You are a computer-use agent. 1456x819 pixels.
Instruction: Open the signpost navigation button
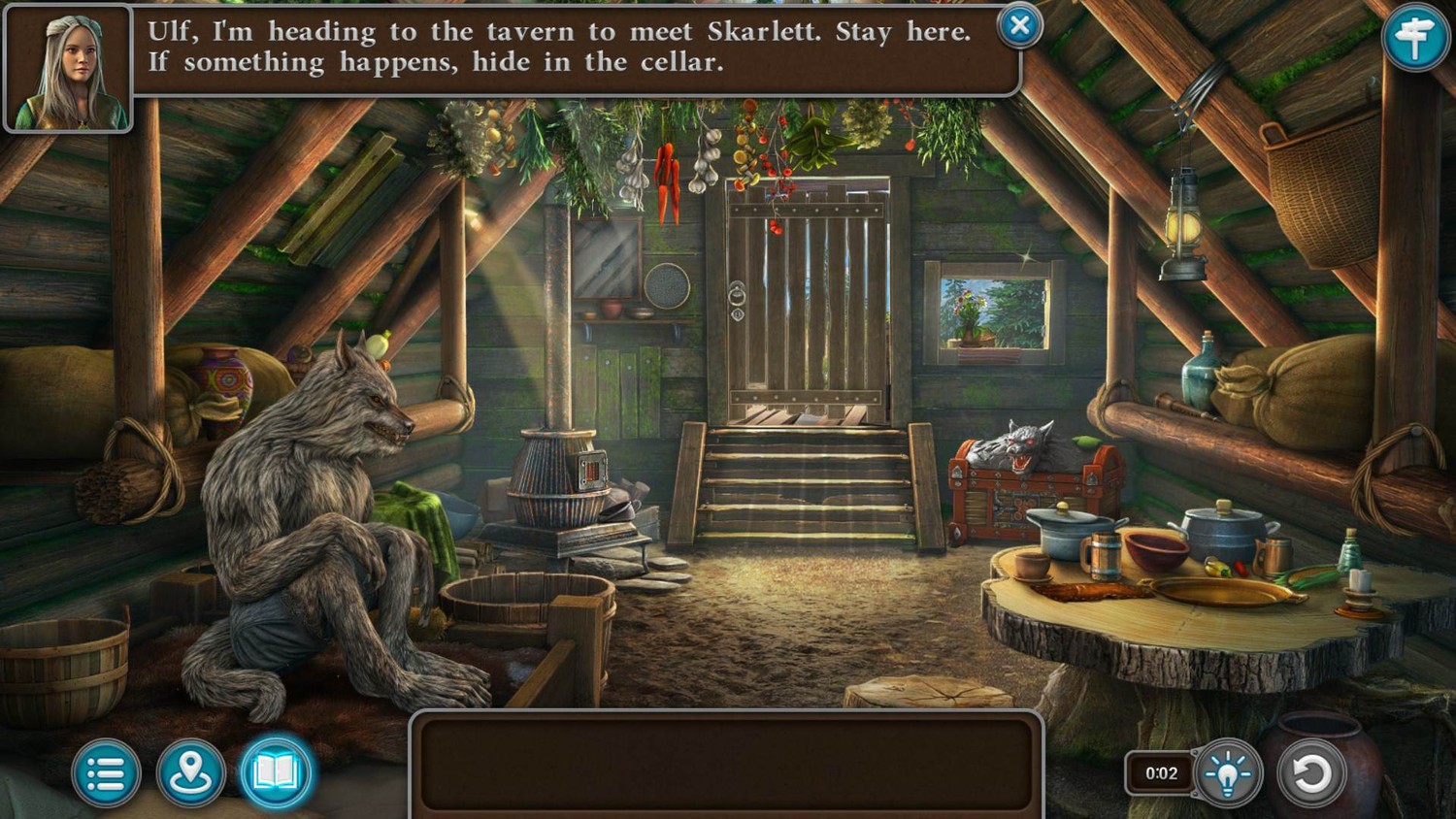tap(1414, 38)
